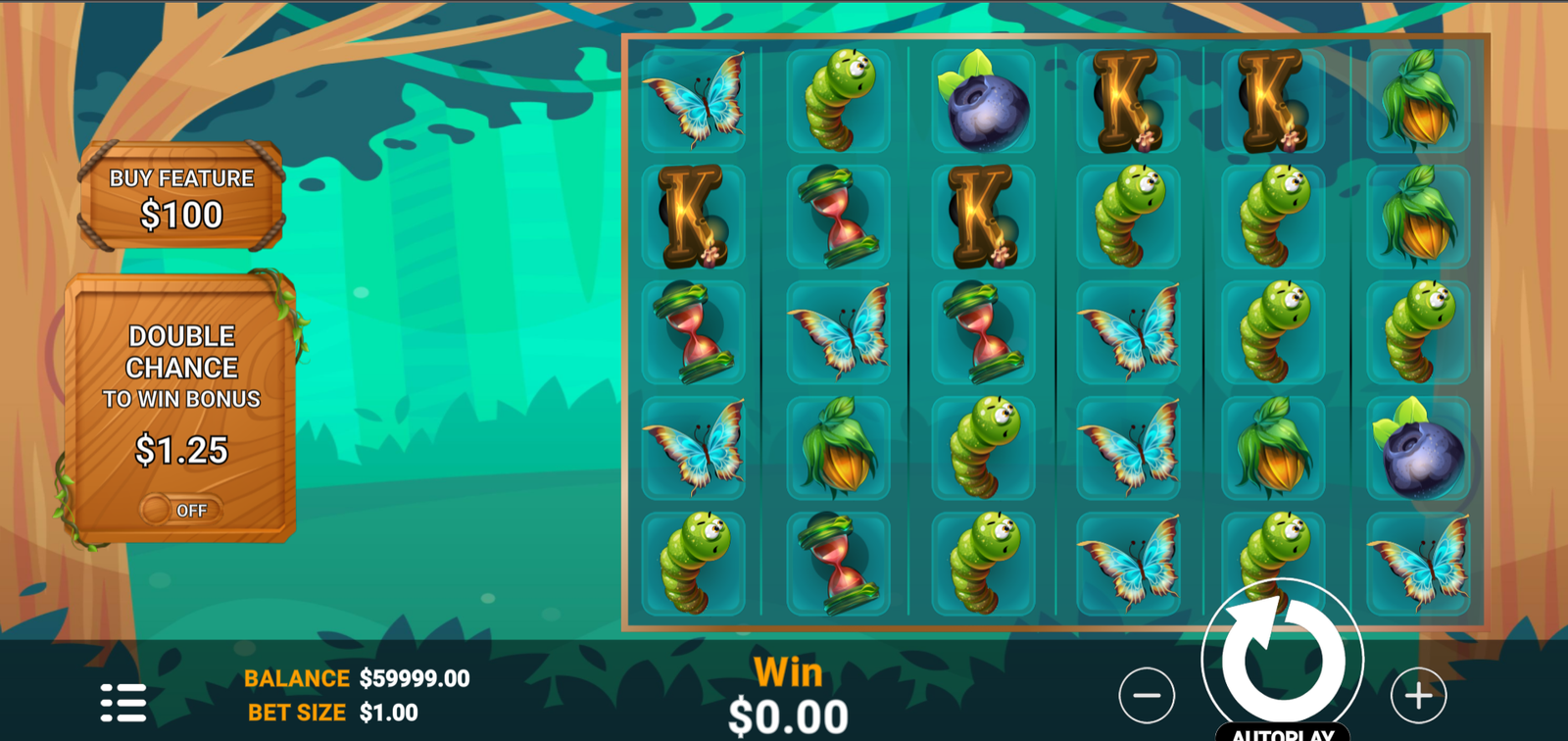Click the minus icon to lower bet
1568x741 pixels.
click(1149, 696)
